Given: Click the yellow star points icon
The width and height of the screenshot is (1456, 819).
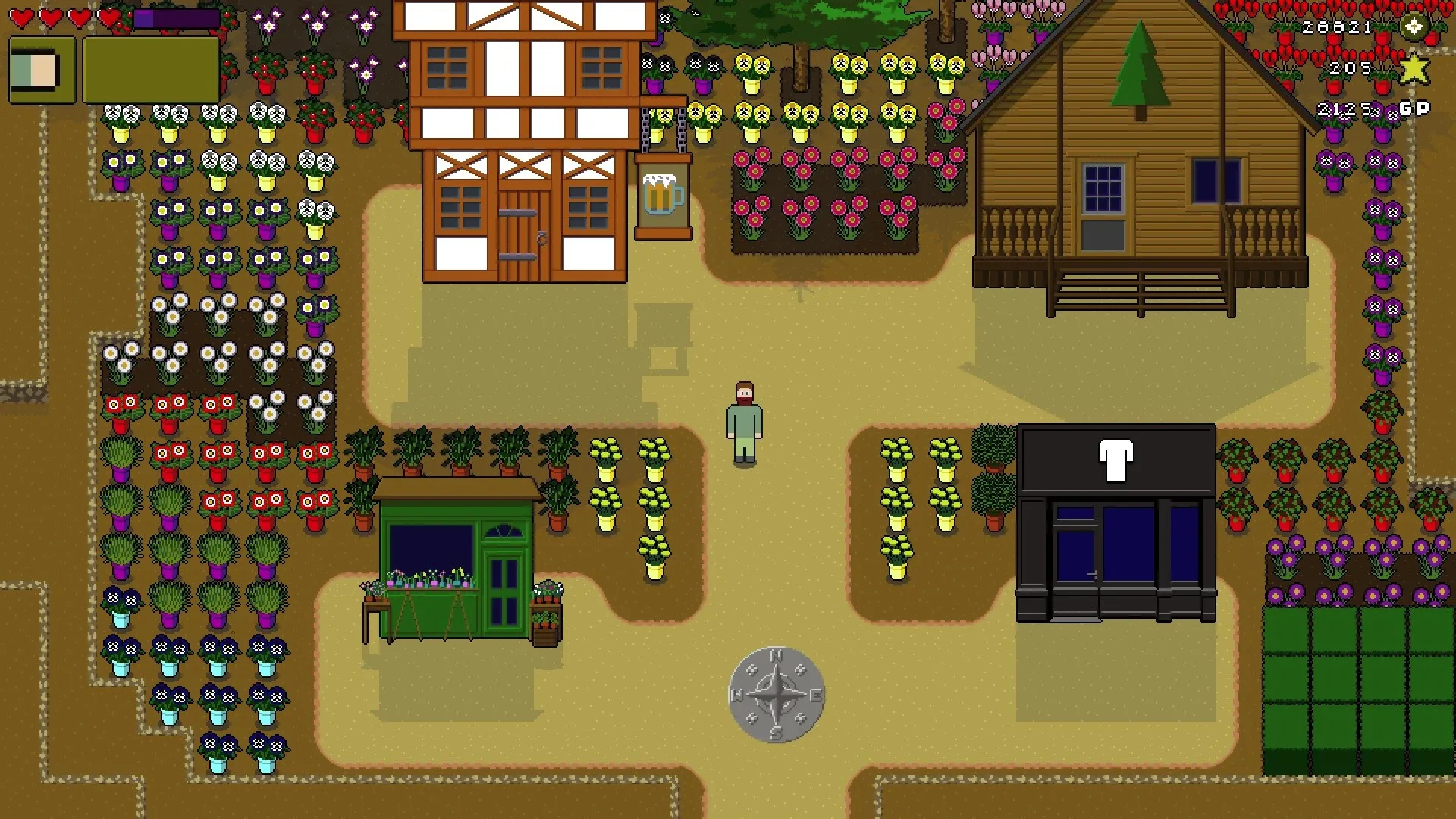Looking at the screenshot, I should pos(1415,71).
